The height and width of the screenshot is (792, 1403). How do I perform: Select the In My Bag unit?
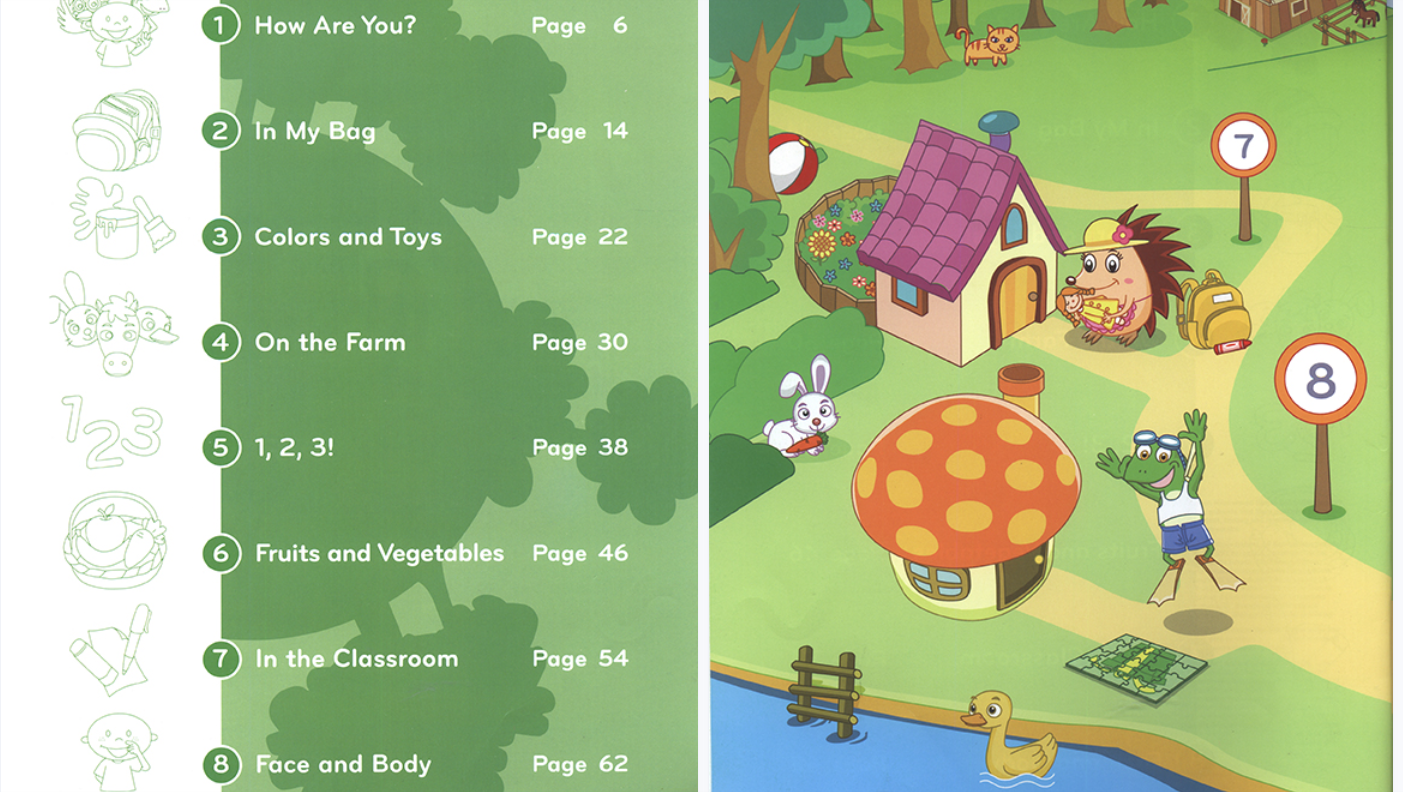pos(315,131)
